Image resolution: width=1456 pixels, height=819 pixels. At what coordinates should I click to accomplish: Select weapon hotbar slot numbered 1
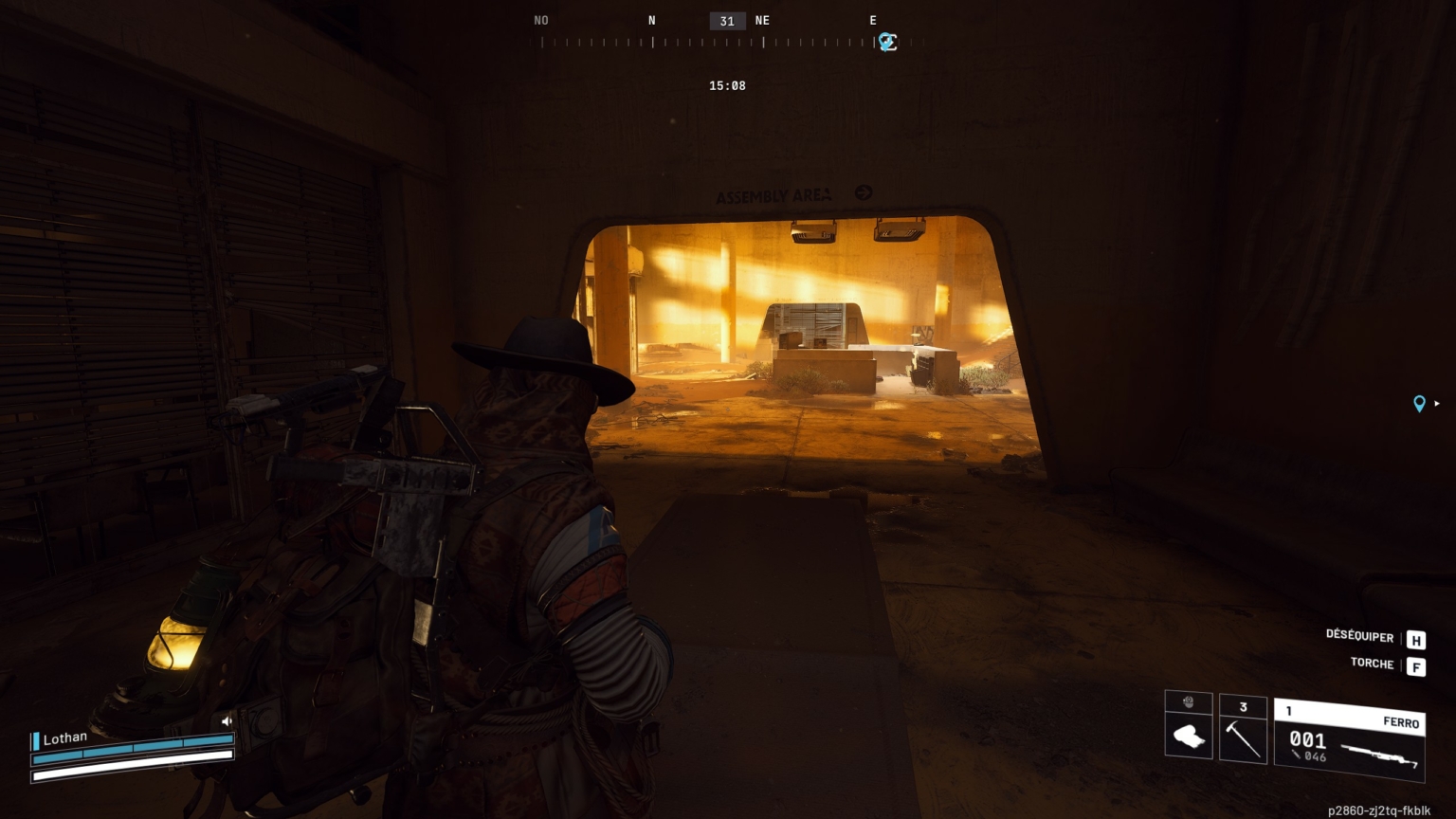pyautogui.click(x=1287, y=708)
